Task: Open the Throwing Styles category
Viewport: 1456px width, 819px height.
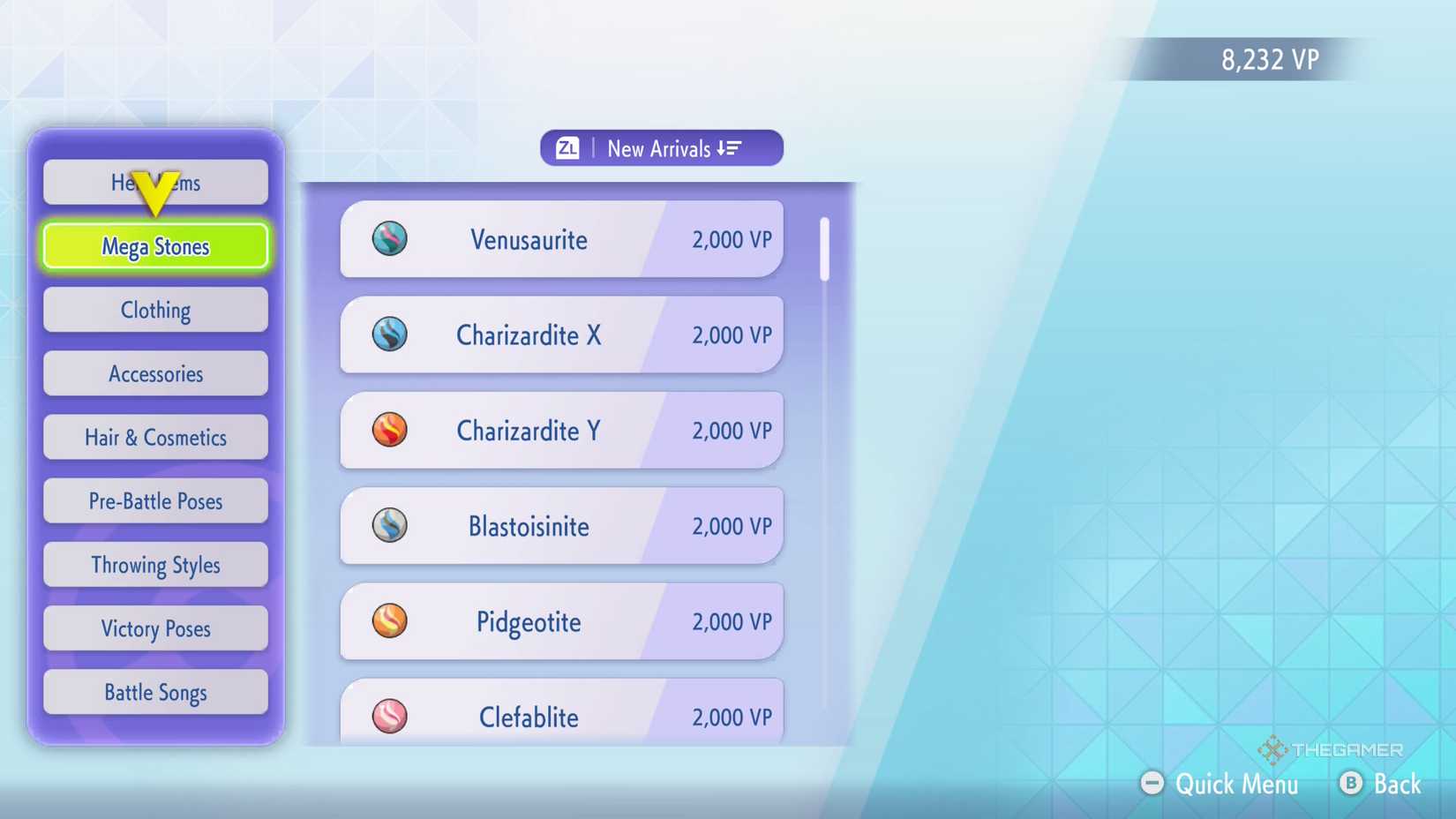Action: (154, 565)
